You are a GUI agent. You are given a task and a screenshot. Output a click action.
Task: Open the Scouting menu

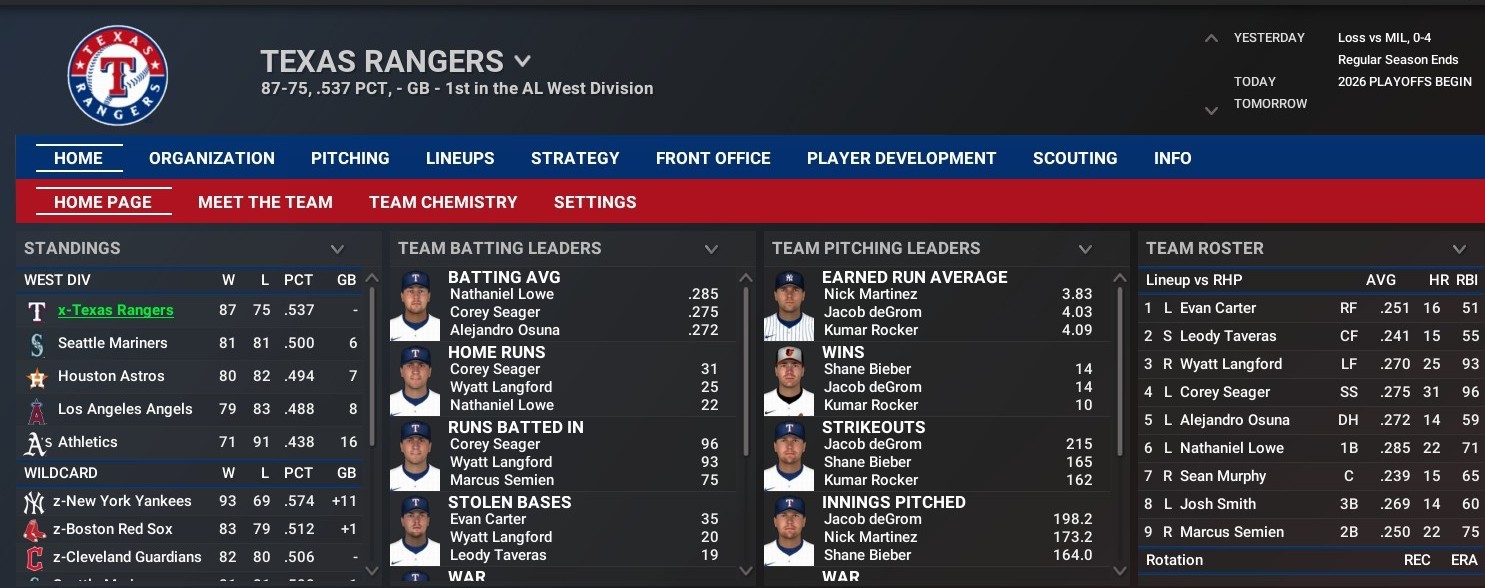tap(1075, 158)
